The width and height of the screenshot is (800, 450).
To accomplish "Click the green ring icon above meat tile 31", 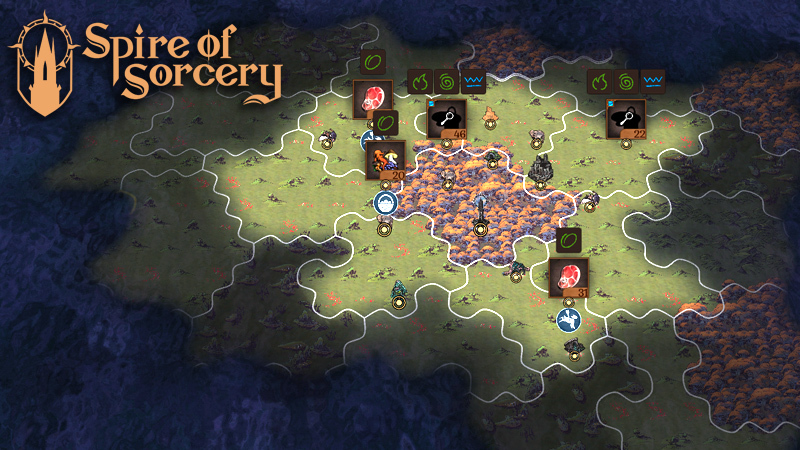I will point(568,241).
